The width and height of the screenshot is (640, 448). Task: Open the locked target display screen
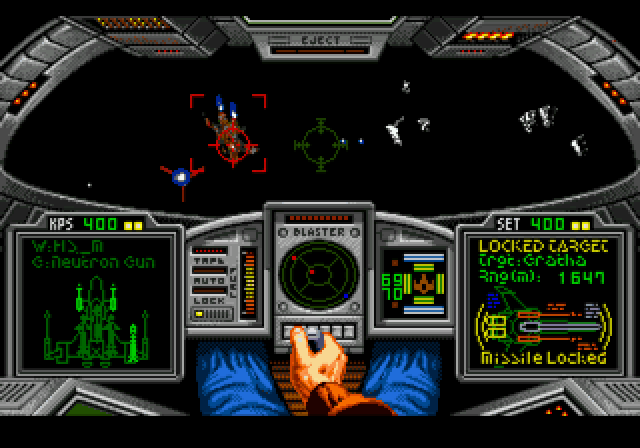pos(541,299)
